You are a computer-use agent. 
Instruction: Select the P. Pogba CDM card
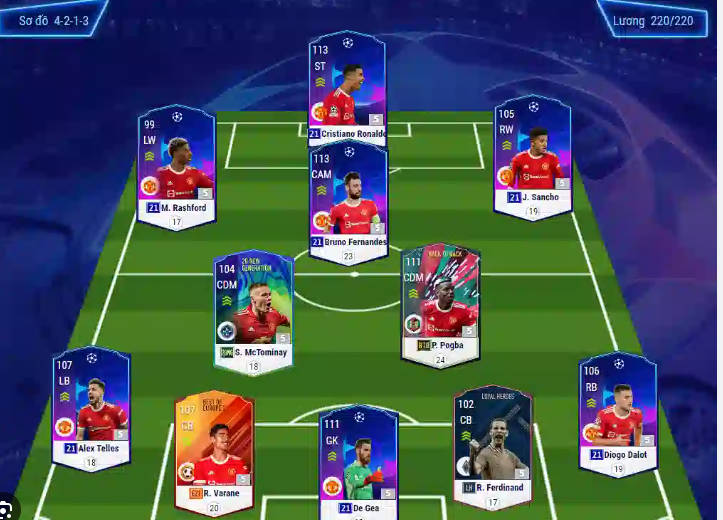440,301
